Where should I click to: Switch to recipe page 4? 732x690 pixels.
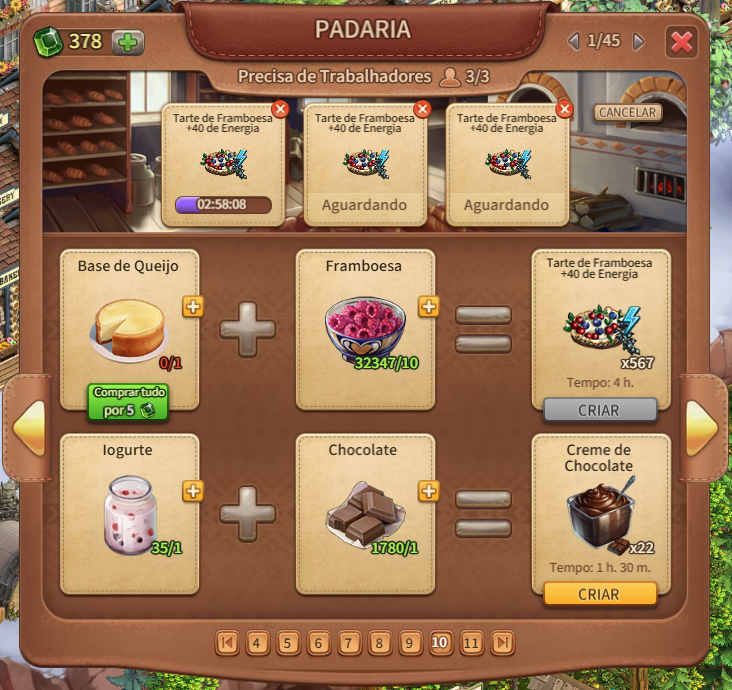pyautogui.click(x=257, y=643)
